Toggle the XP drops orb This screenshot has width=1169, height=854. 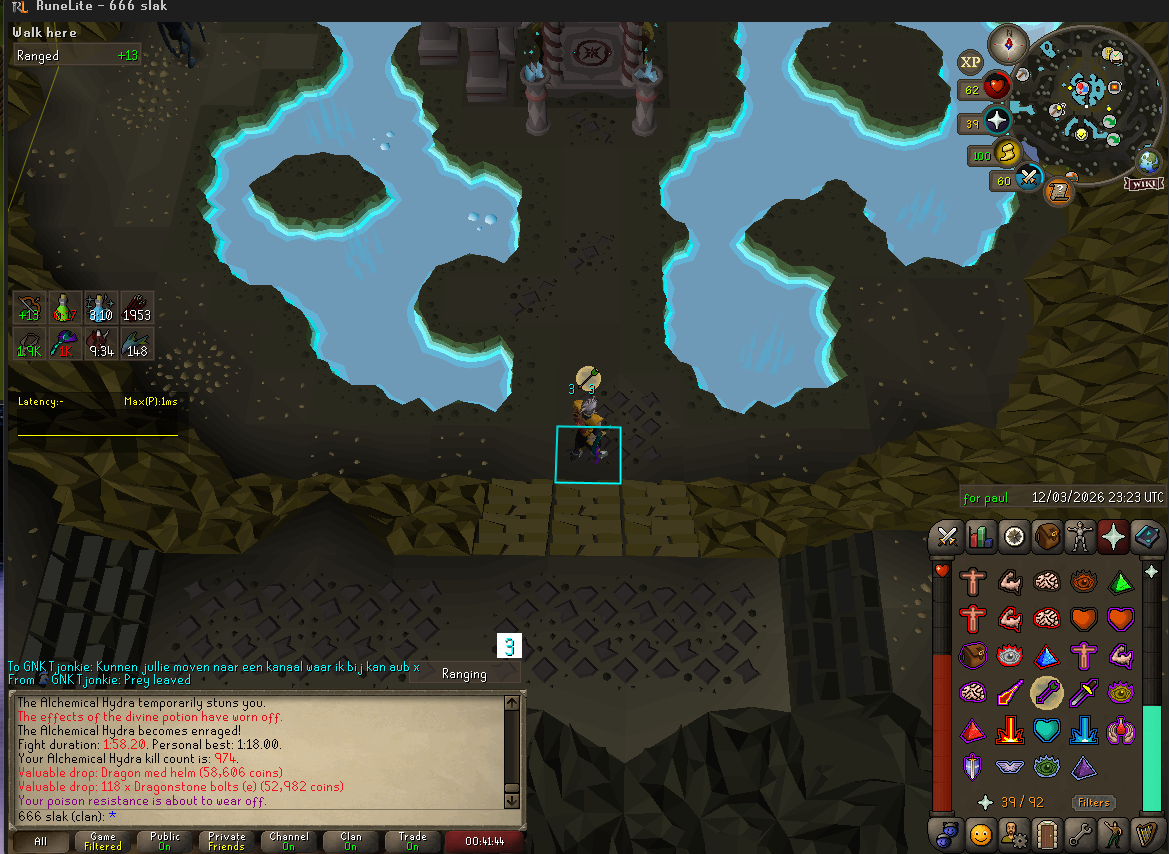(x=970, y=62)
